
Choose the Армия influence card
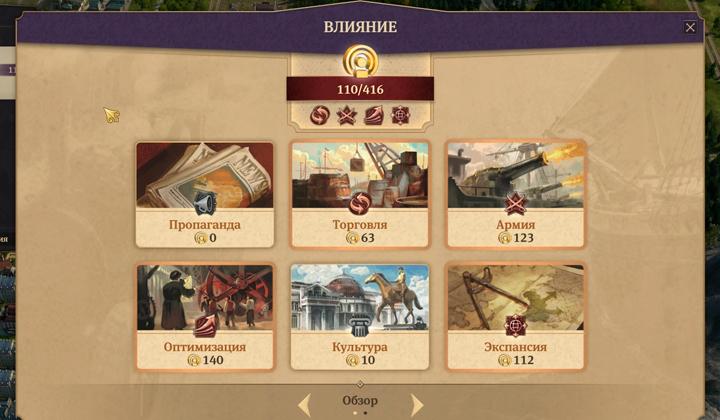click(x=515, y=194)
